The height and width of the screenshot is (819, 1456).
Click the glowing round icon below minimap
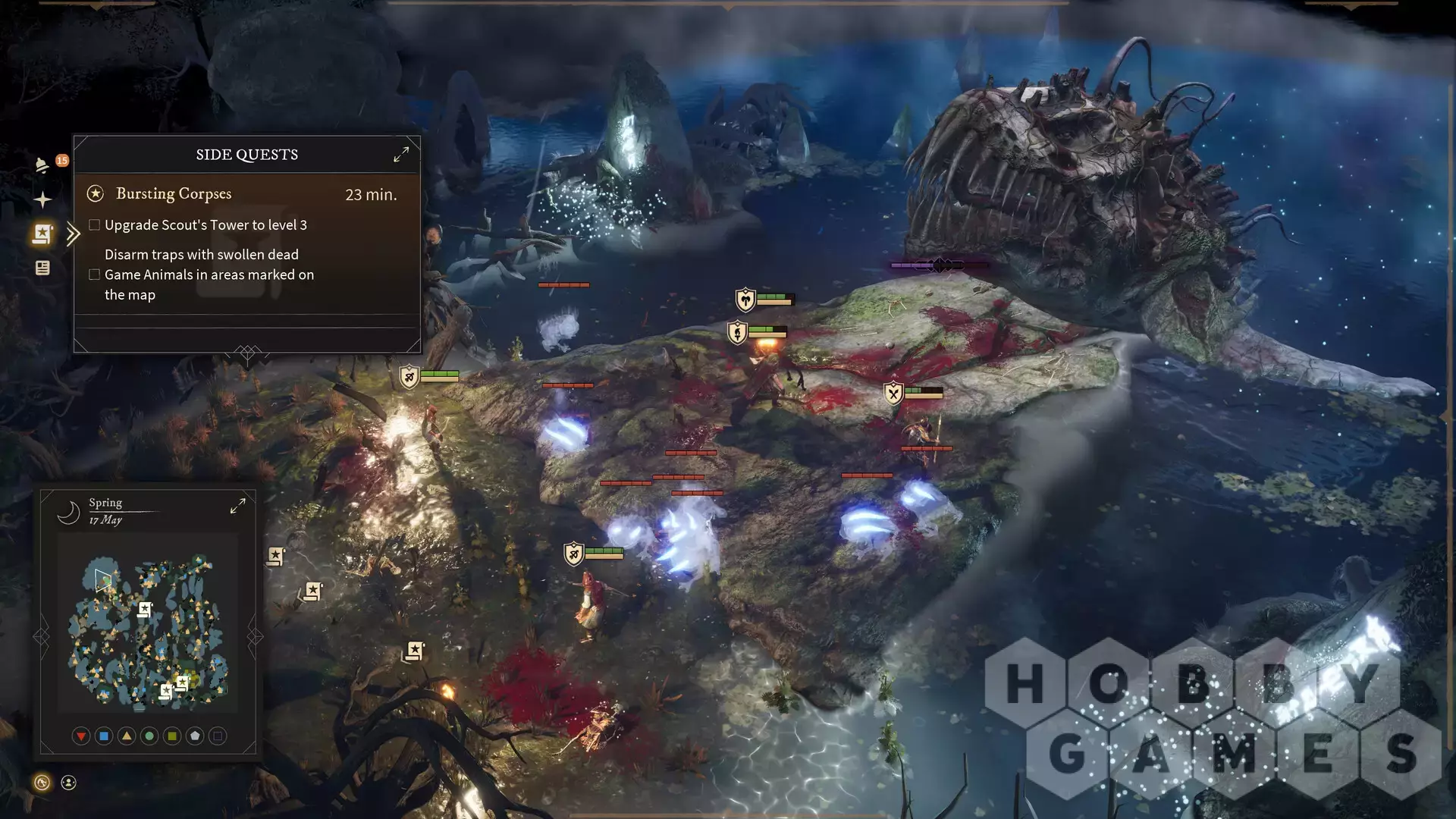[x=42, y=783]
